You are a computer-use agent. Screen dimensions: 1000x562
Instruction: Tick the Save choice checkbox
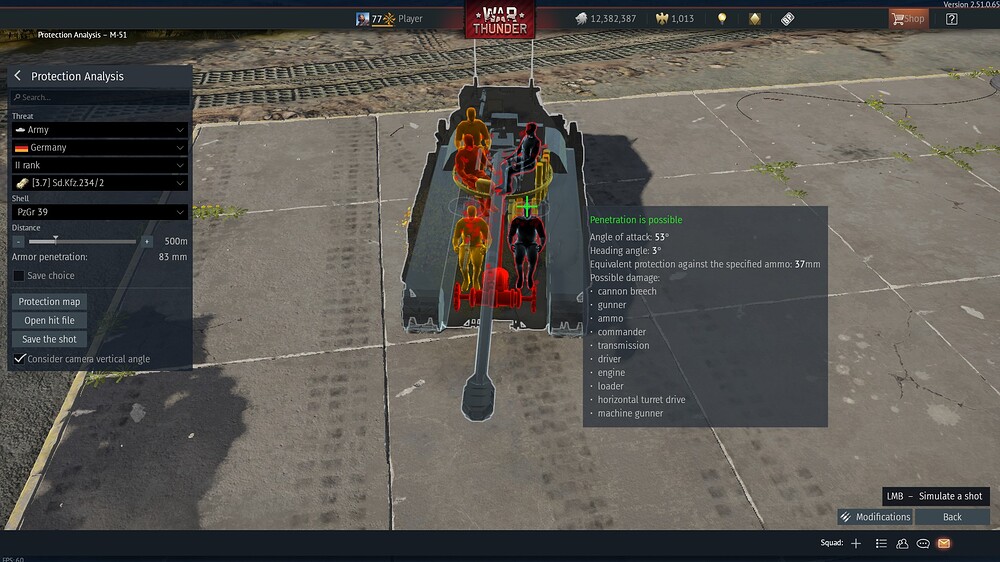tap(20, 276)
